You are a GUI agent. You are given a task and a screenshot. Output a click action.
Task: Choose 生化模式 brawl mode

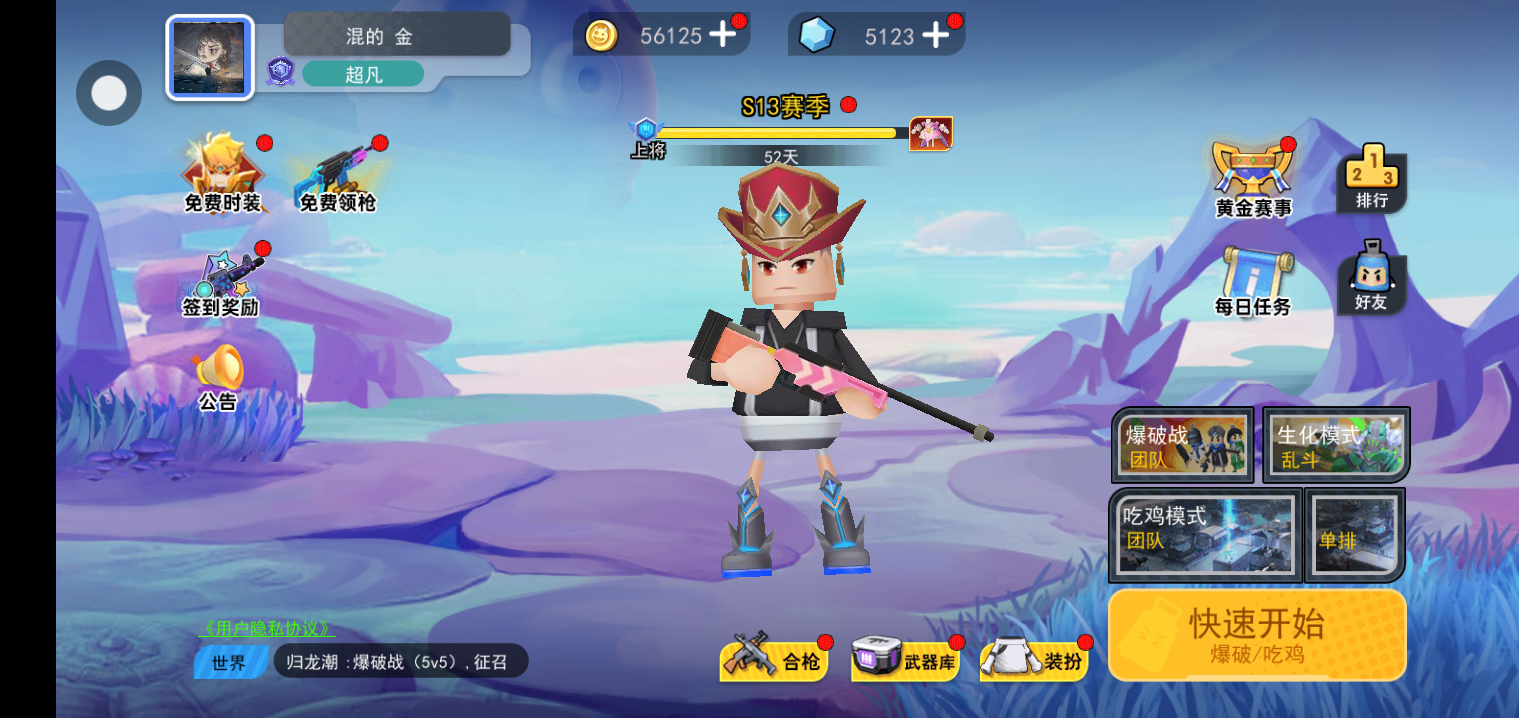point(1336,445)
